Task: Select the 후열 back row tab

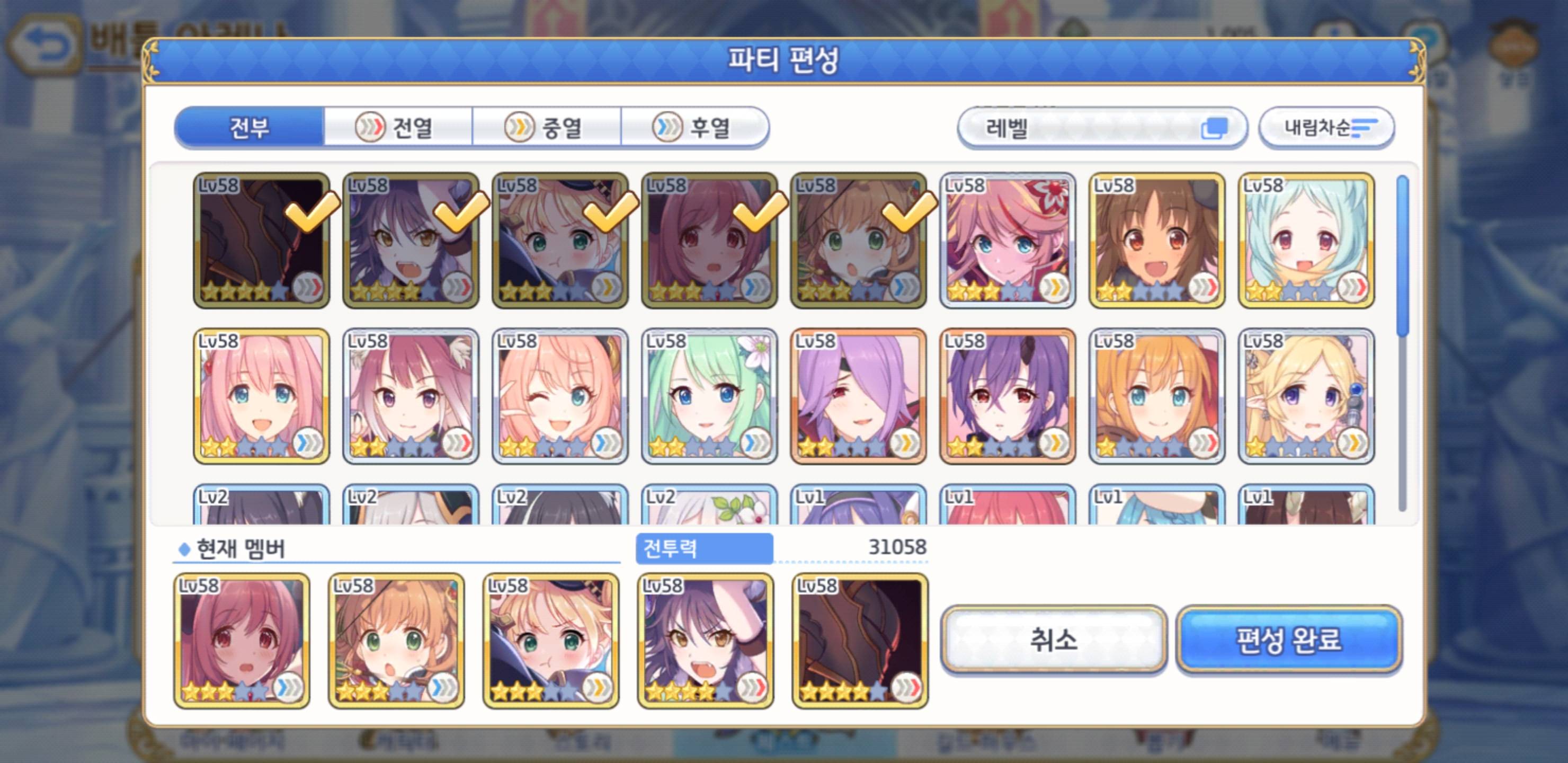Action: click(x=694, y=128)
